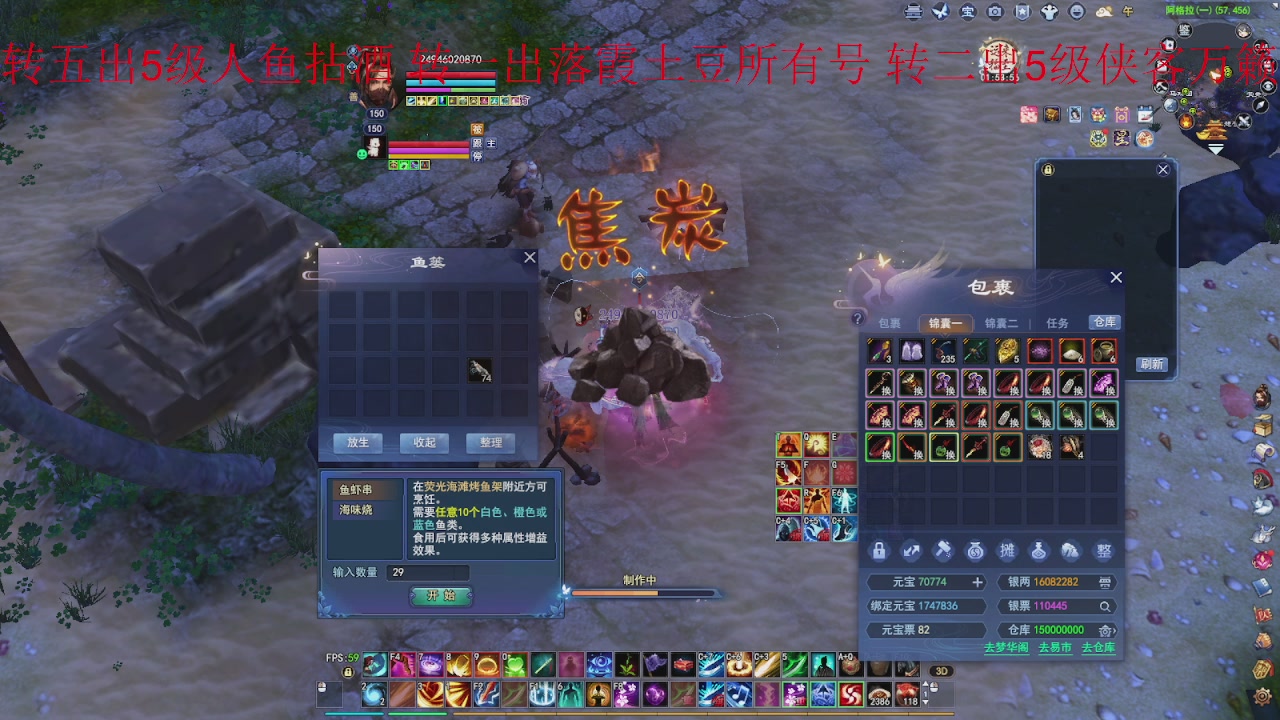This screenshot has width=1280, height=720.
Task: Click the sort (整) icon in bag toolbar
Action: tap(1103, 550)
